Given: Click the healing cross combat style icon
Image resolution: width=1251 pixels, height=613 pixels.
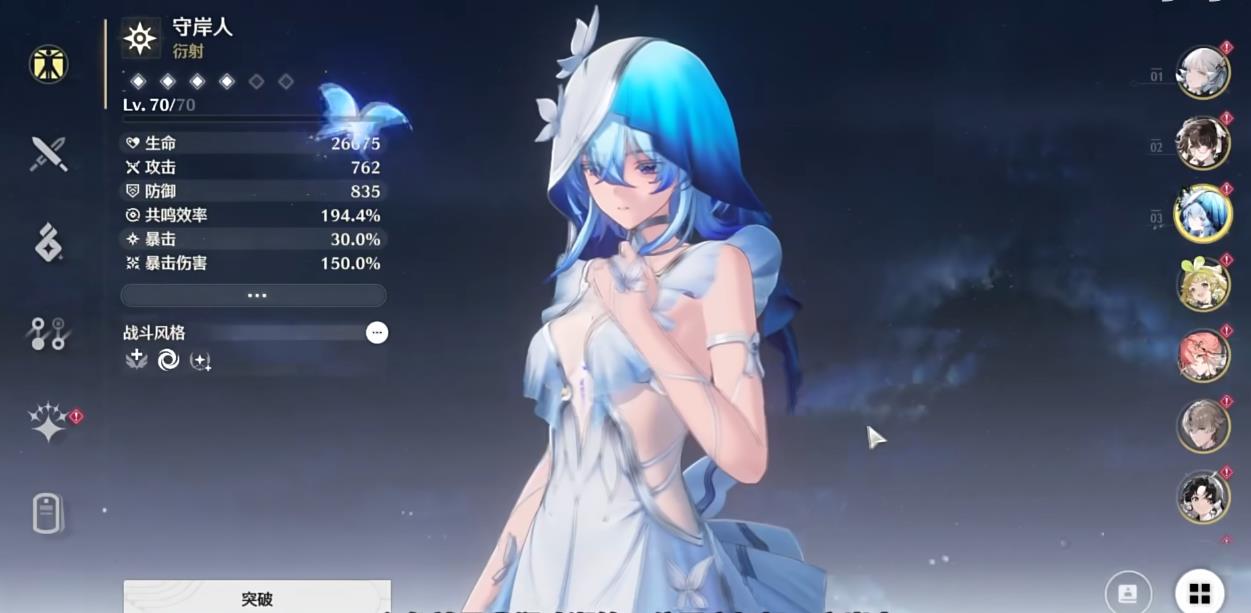Looking at the screenshot, I should pos(137,360).
